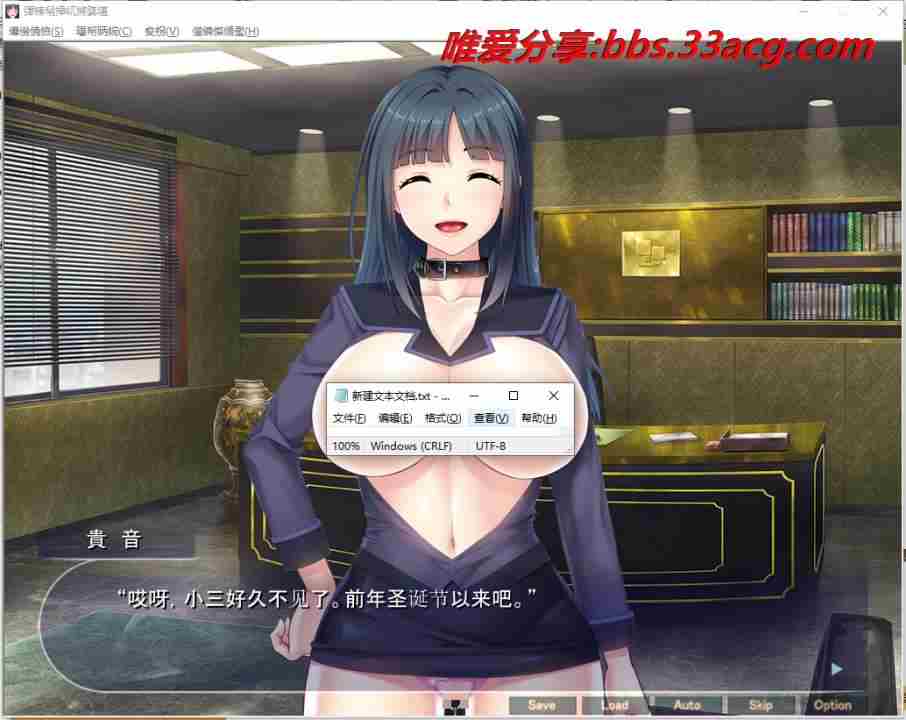Open the game menu bar entry marked (V)
Screen dimensions: 906x720
(x=162, y=31)
